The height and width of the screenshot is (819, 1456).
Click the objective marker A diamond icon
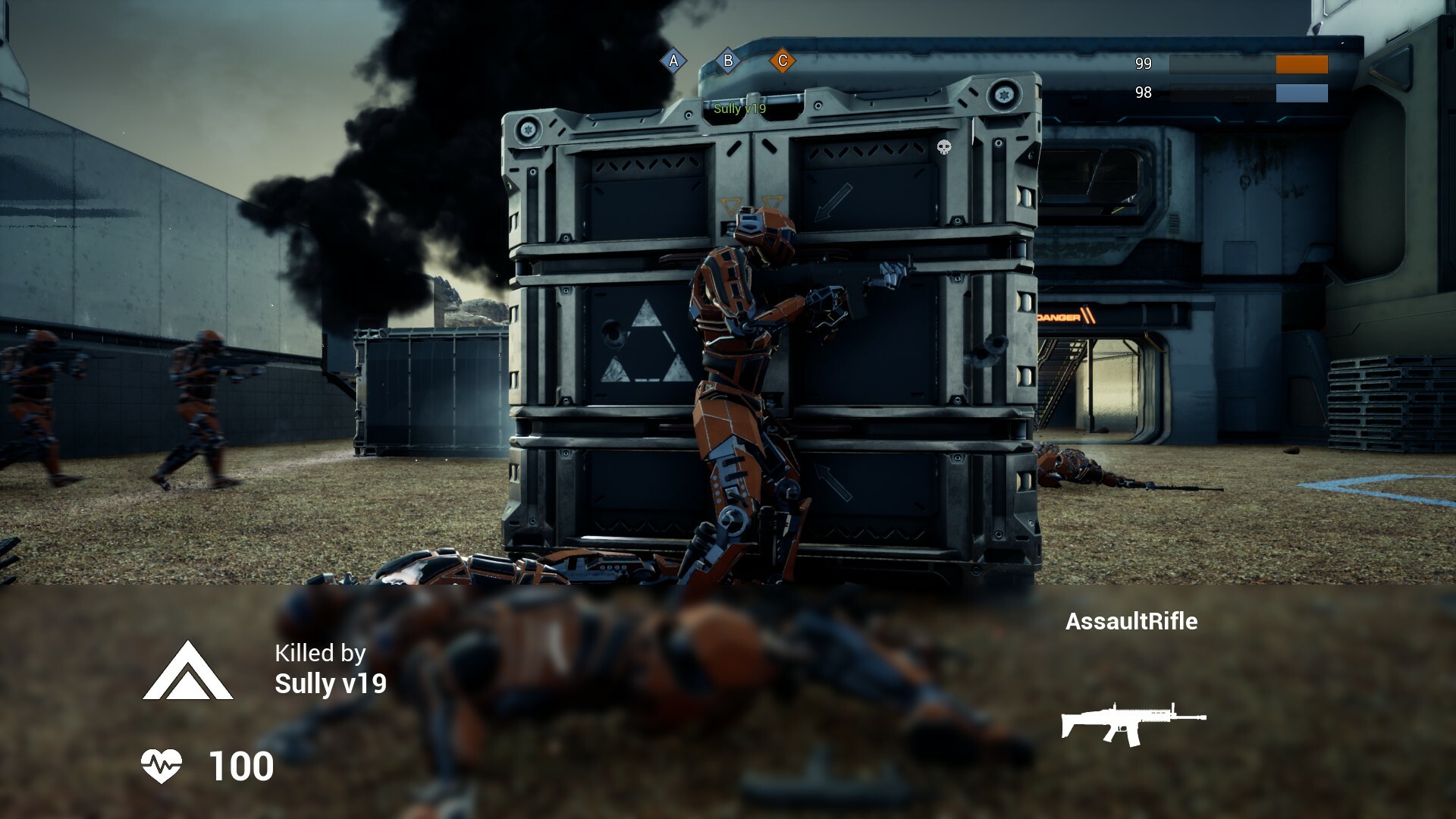[x=672, y=60]
